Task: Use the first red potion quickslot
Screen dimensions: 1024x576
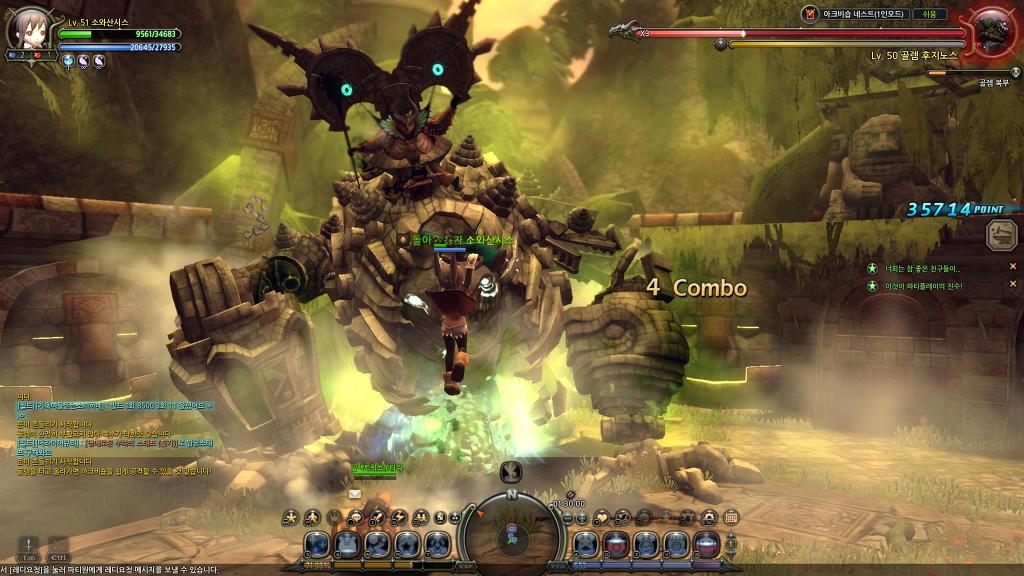Action: coord(615,544)
